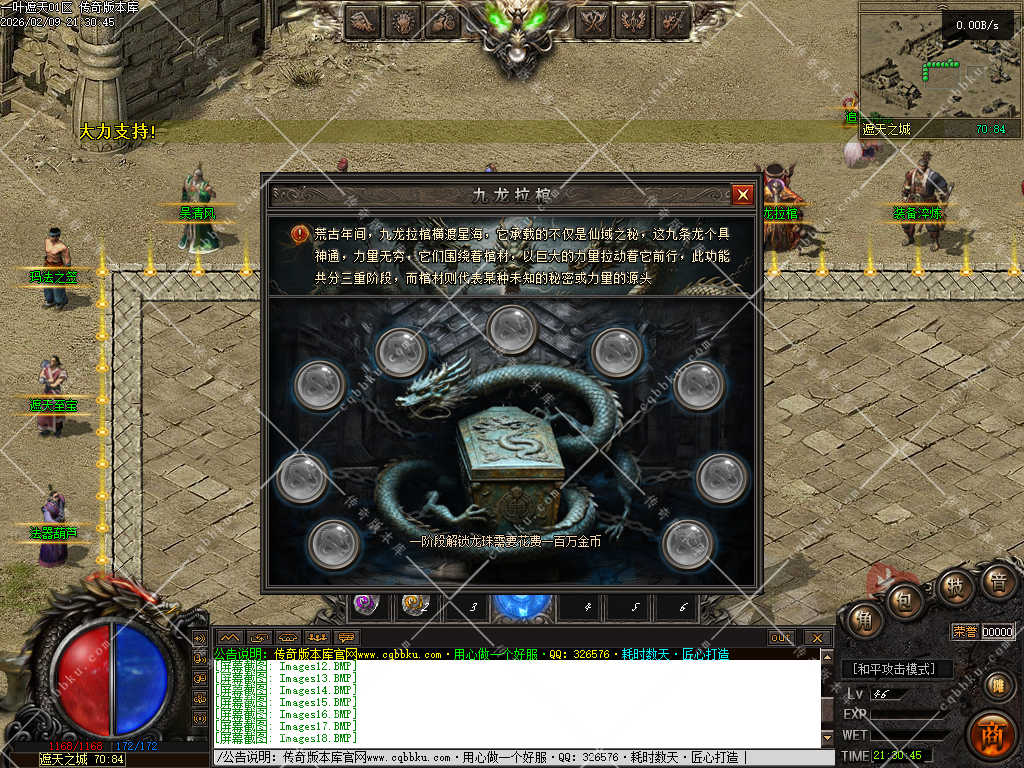
Task: Toggle sound with the 音 button
Action: (997, 582)
